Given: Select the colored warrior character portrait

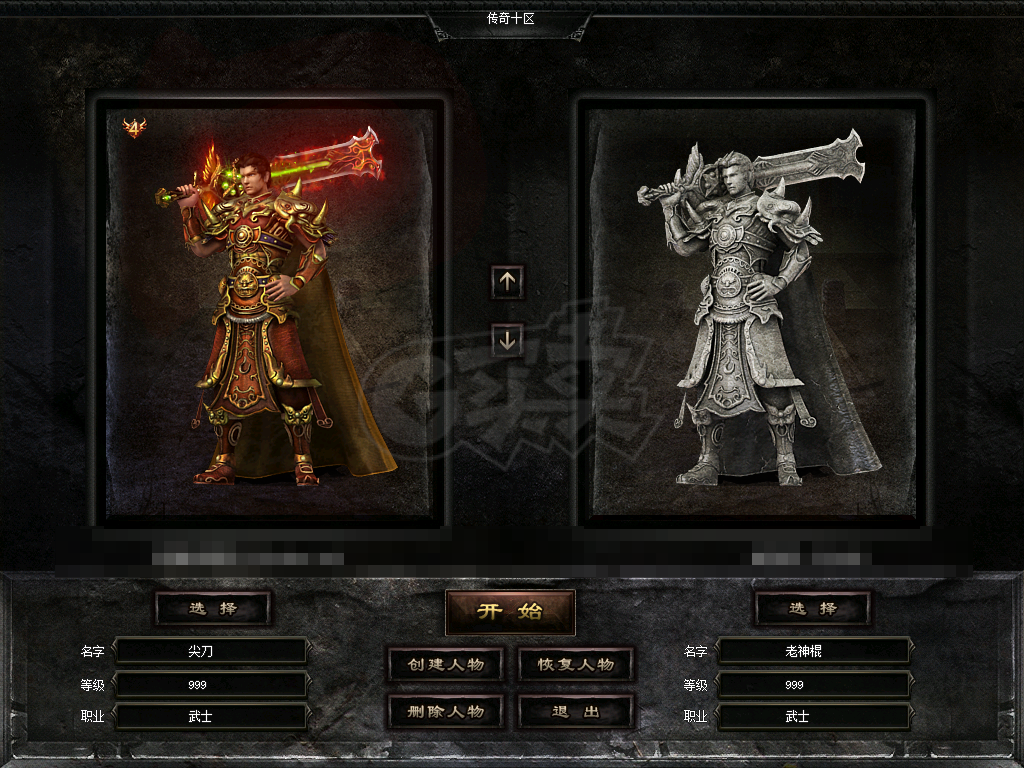Looking at the screenshot, I should 270,310.
